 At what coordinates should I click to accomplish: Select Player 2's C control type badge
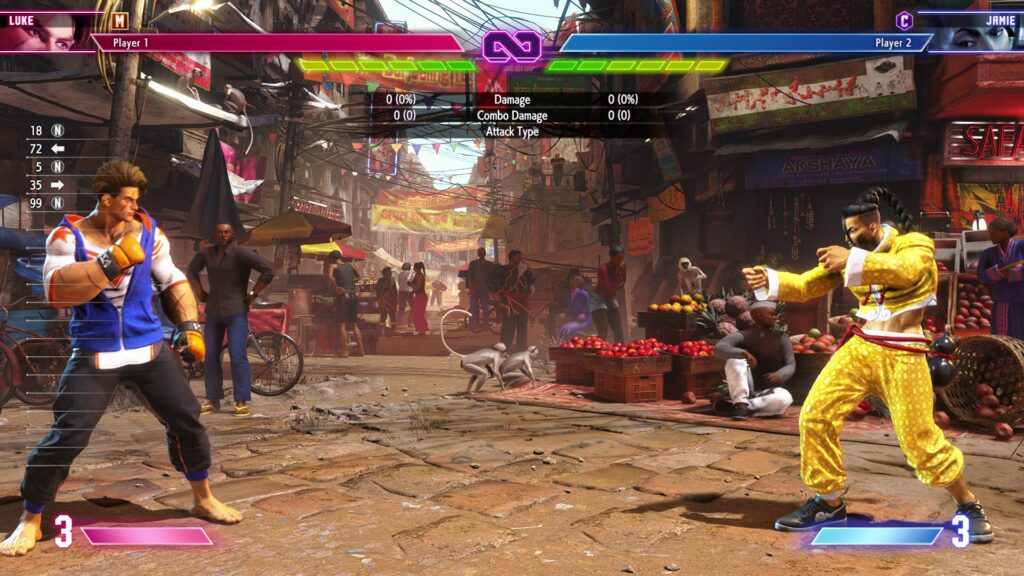pos(904,19)
